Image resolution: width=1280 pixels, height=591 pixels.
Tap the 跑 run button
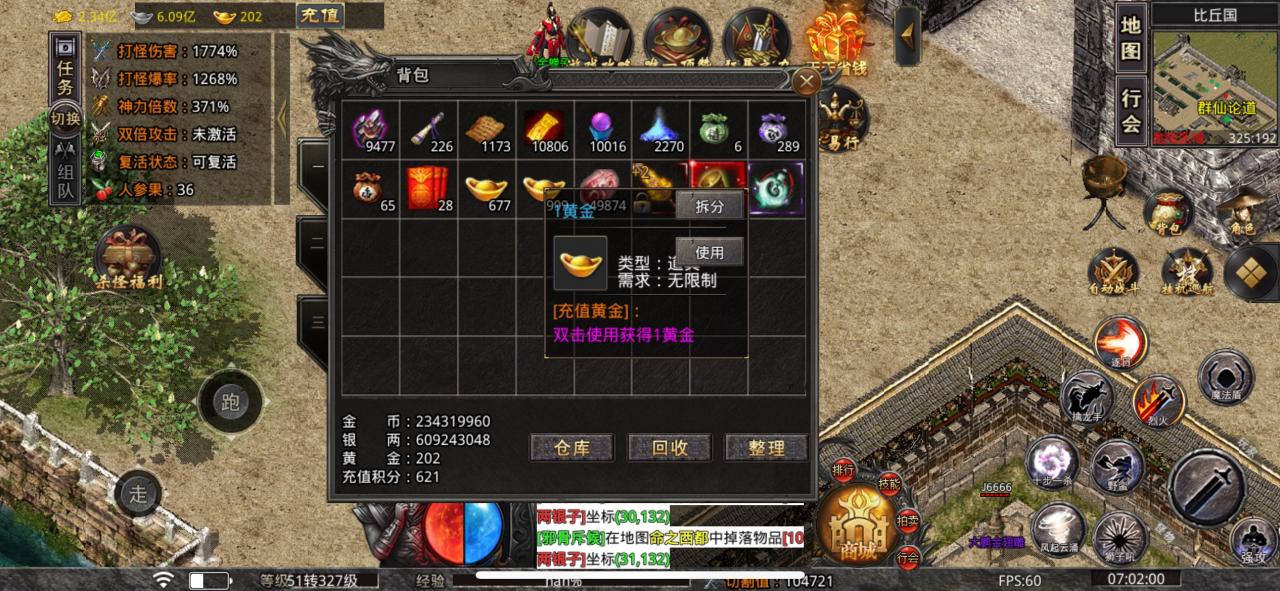[230, 403]
